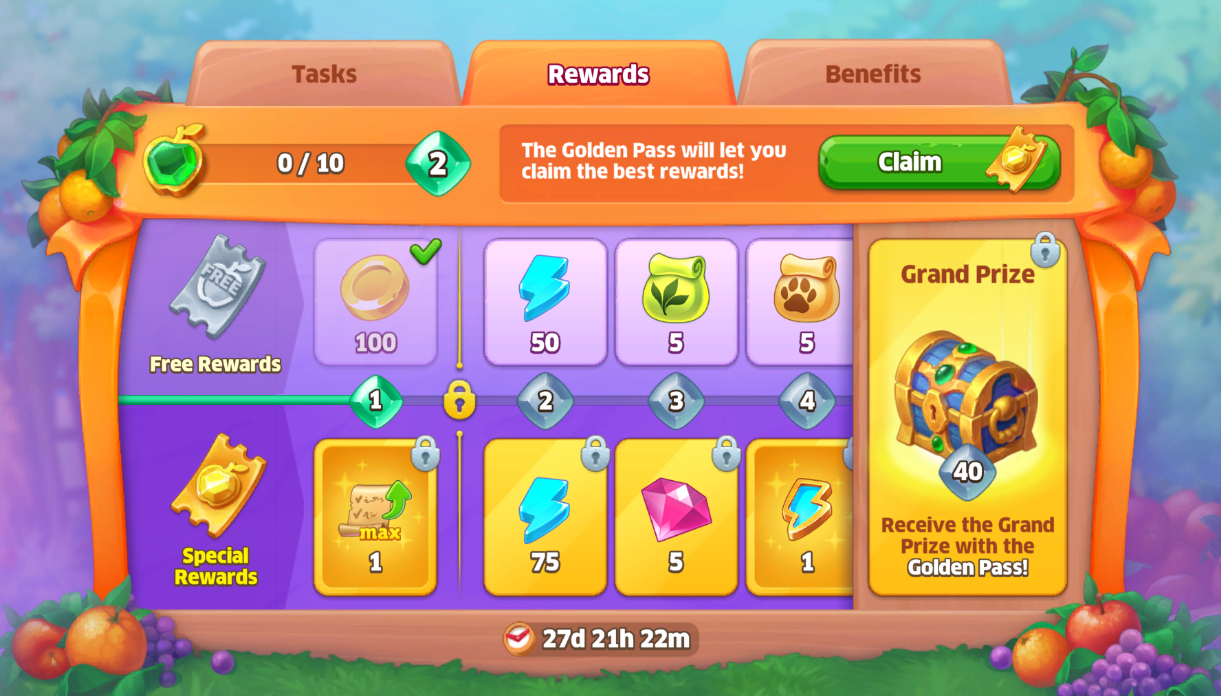Select the Rewards tab

(598, 74)
